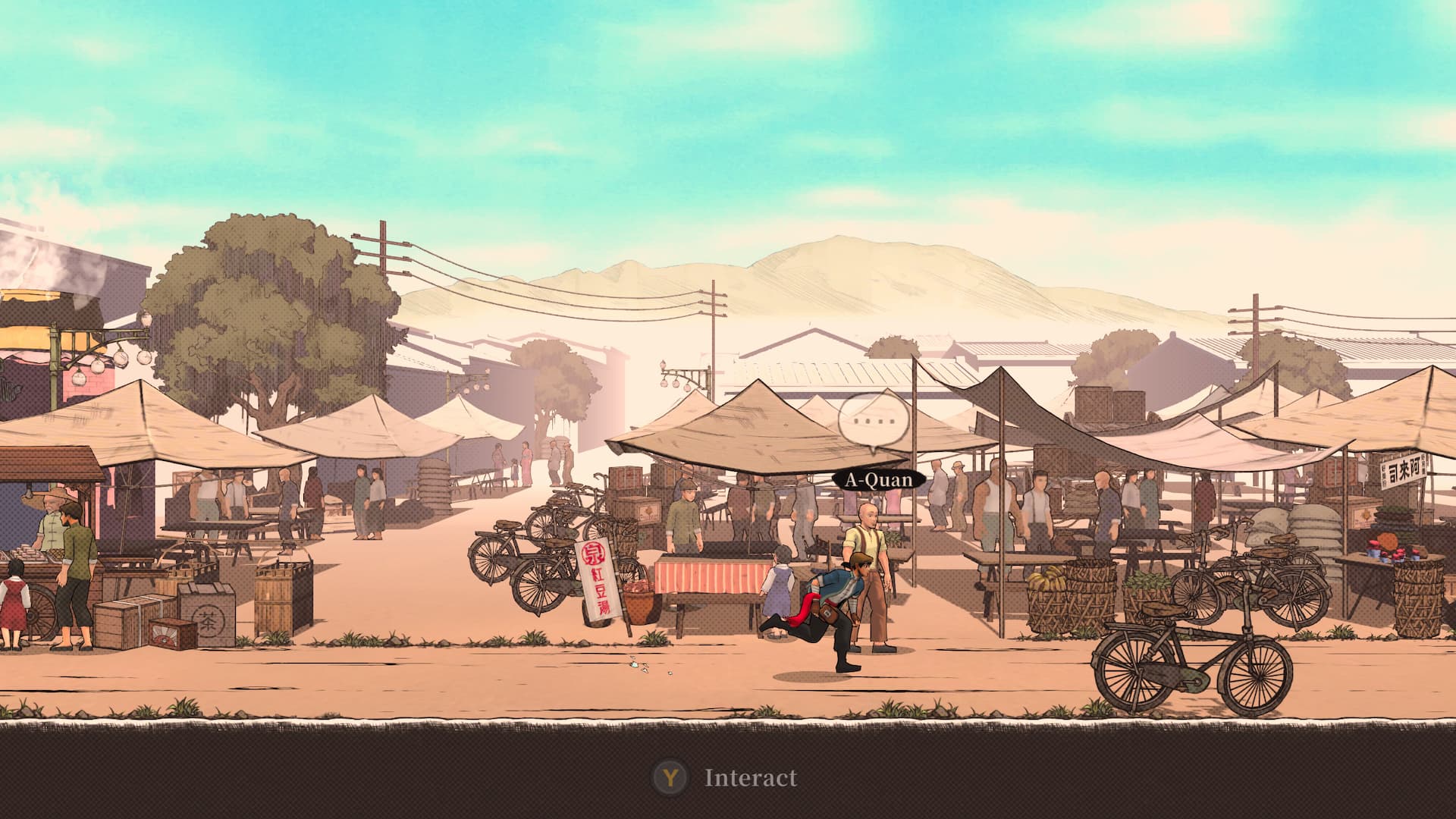Select the A-Quan name tag
Image resolution: width=1456 pixels, height=819 pixels.
pyautogui.click(x=879, y=480)
